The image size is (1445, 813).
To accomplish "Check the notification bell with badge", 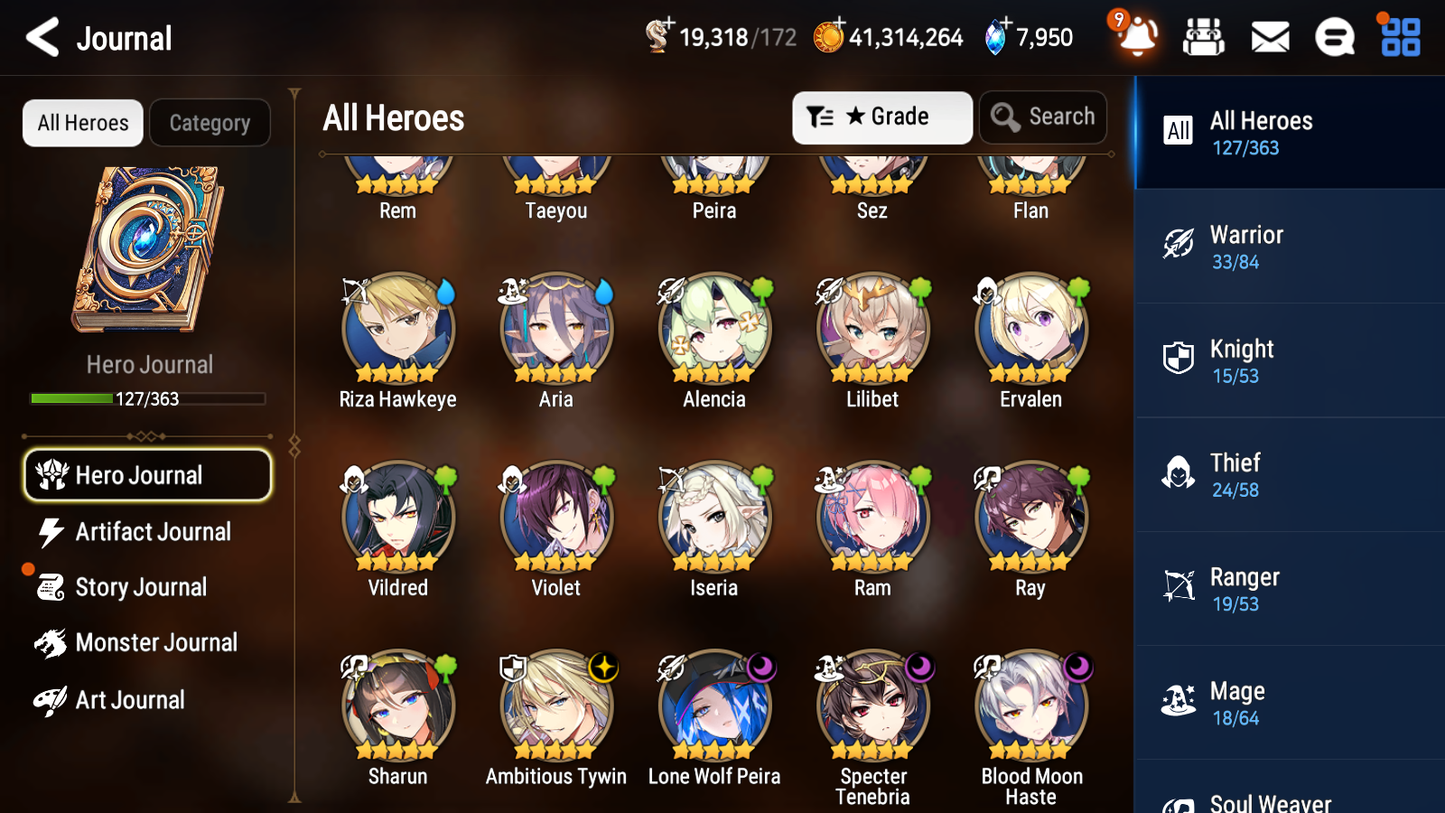I will point(1136,36).
